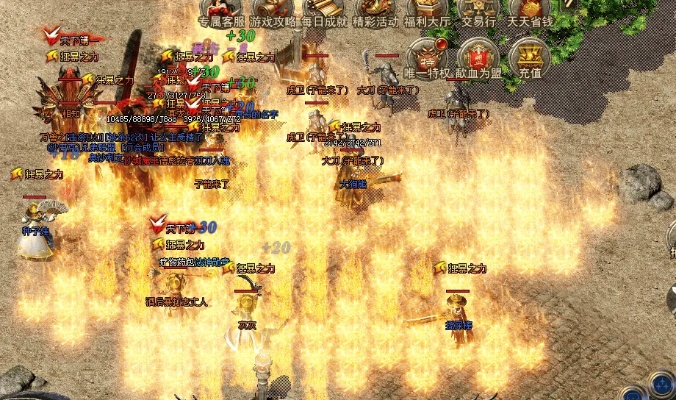Viewport: 676px width, 400px height.
Task: Open the 游戏攻略 game guide
Action: [273, 12]
